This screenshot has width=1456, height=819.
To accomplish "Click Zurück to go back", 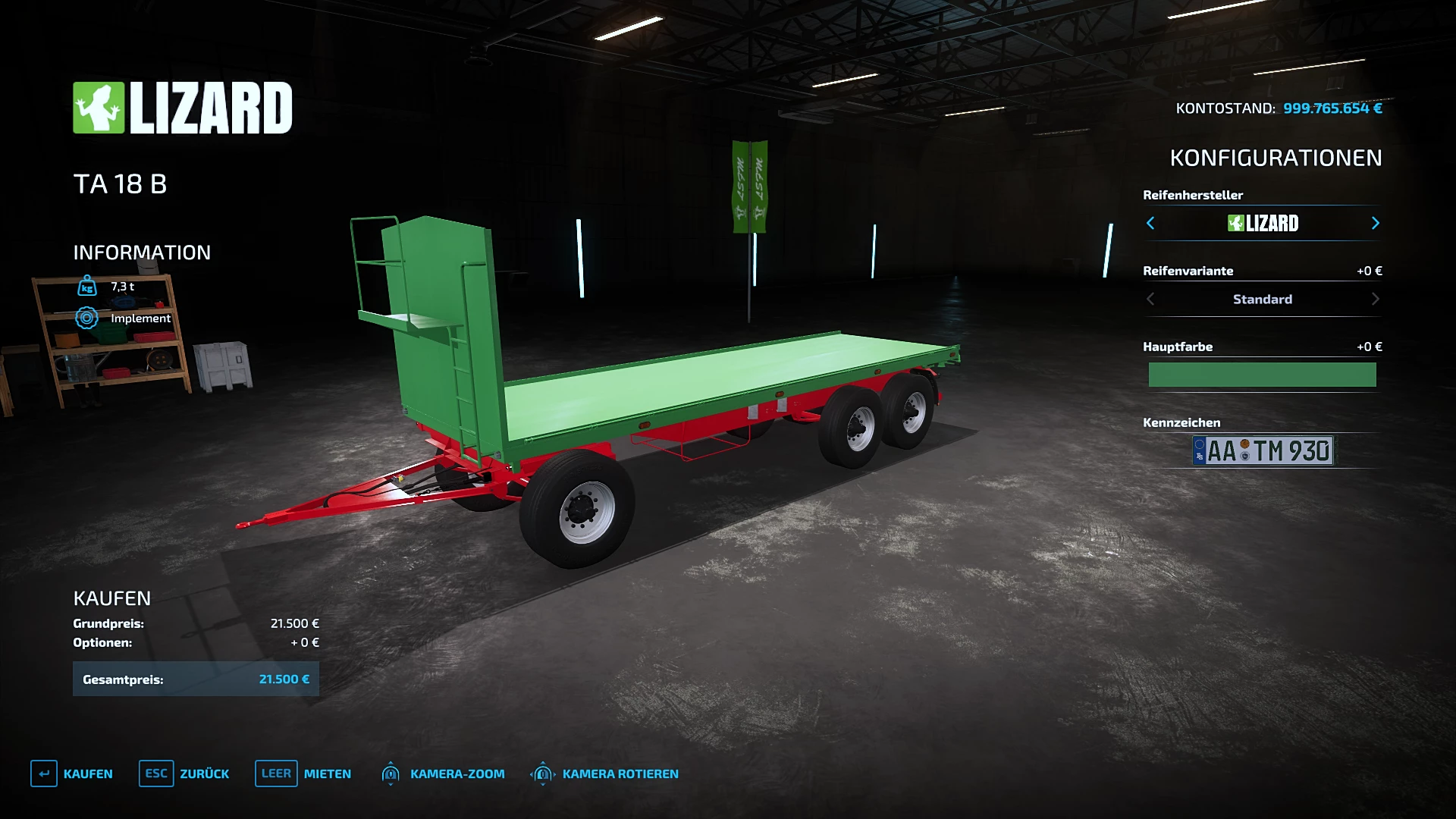I will coord(203,773).
